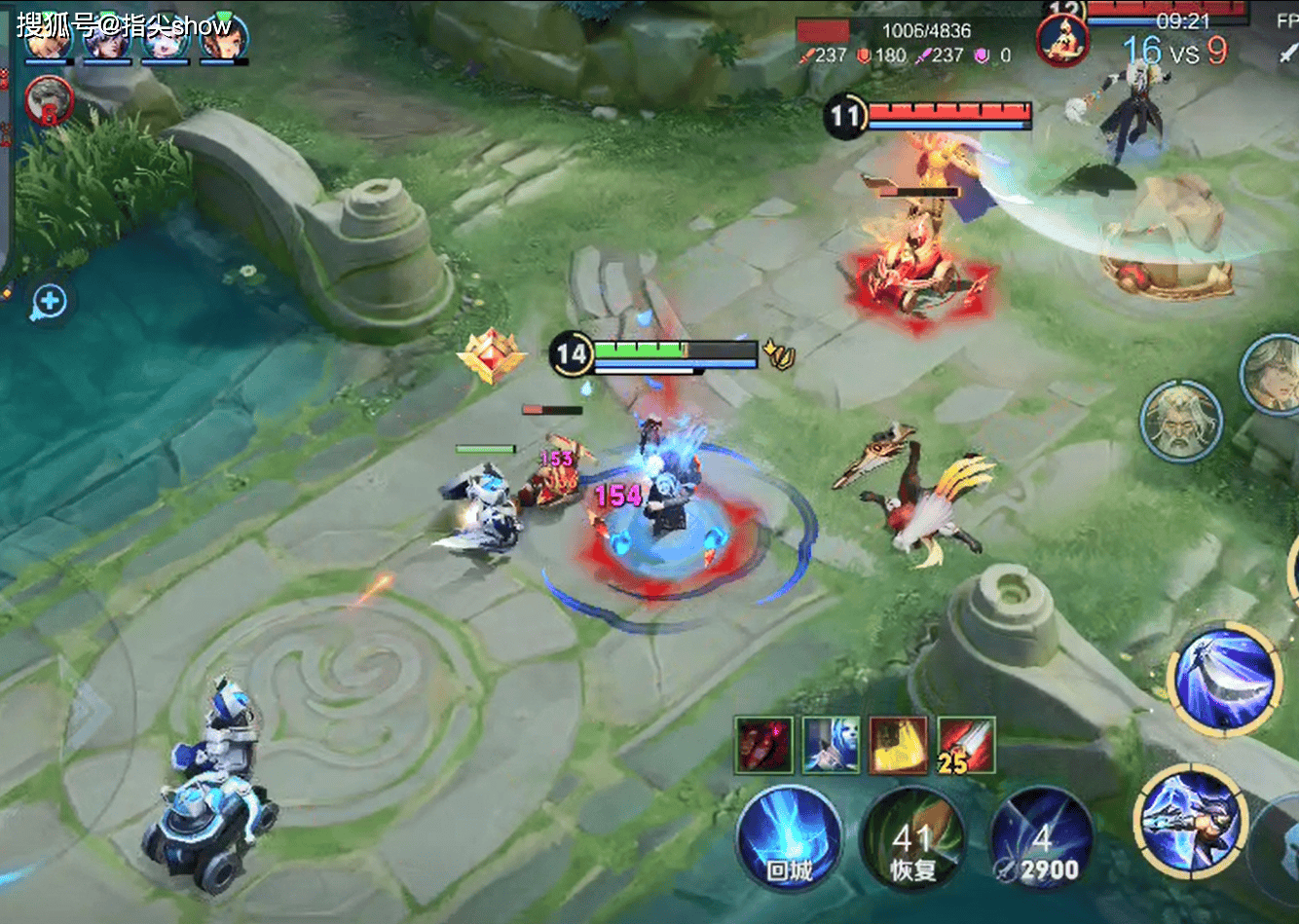Click the magnifier plus zoom button
The image size is (1299, 924).
pyautogui.click(x=48, y=303)
